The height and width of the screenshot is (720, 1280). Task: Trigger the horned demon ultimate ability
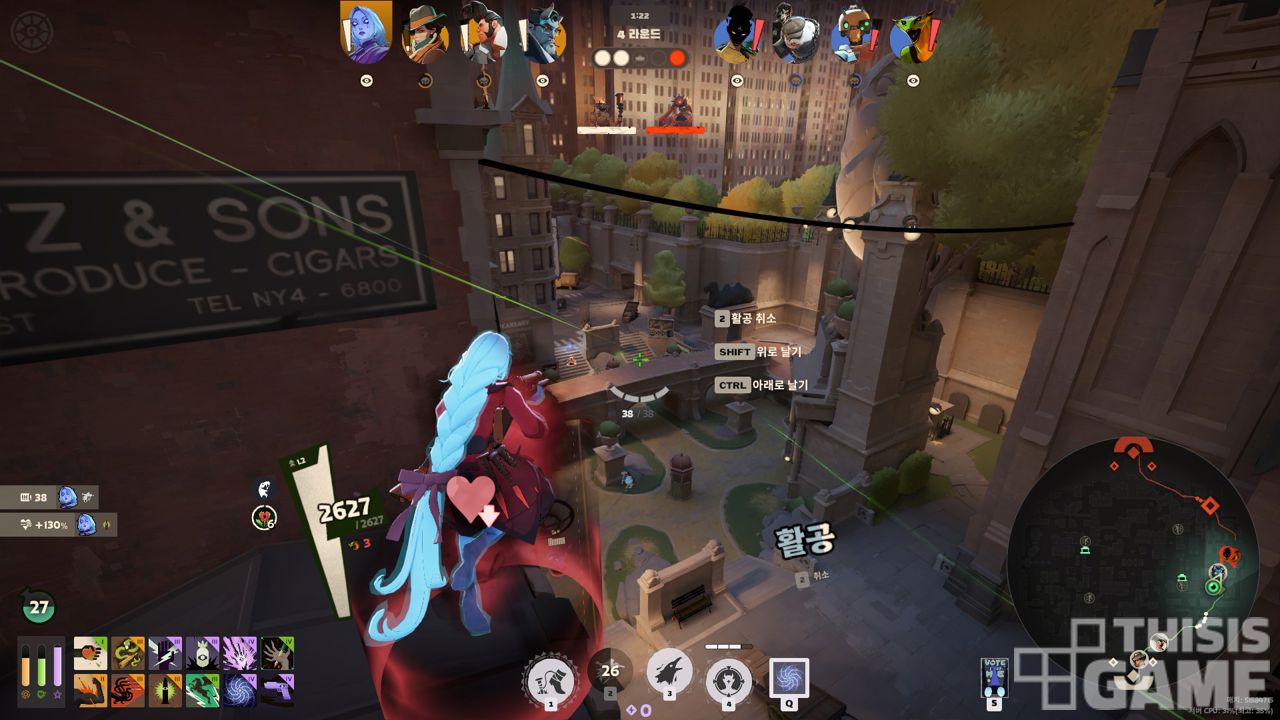[x=729, y=680]
